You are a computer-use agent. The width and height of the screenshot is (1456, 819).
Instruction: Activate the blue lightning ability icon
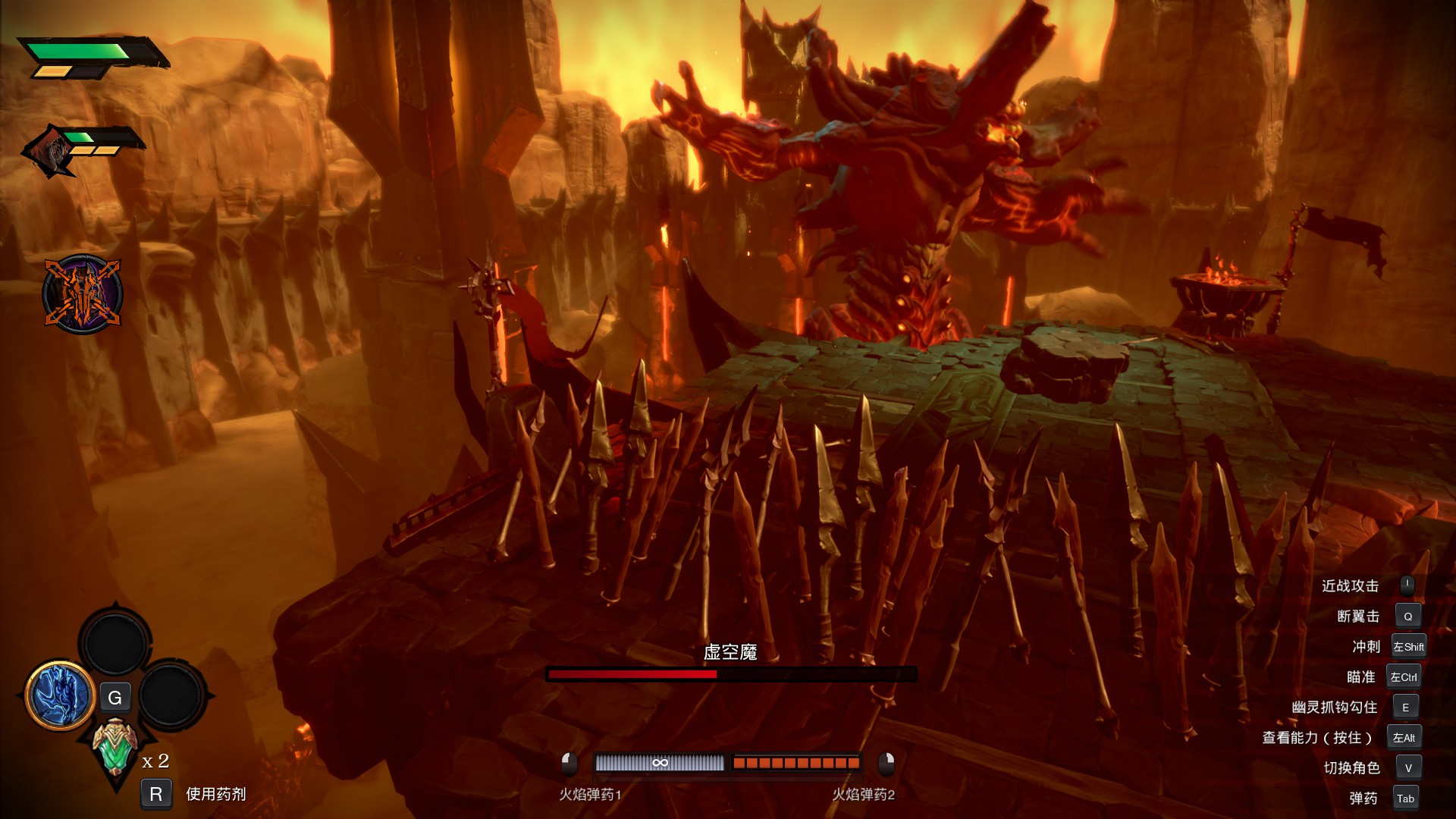pos(60,695)
